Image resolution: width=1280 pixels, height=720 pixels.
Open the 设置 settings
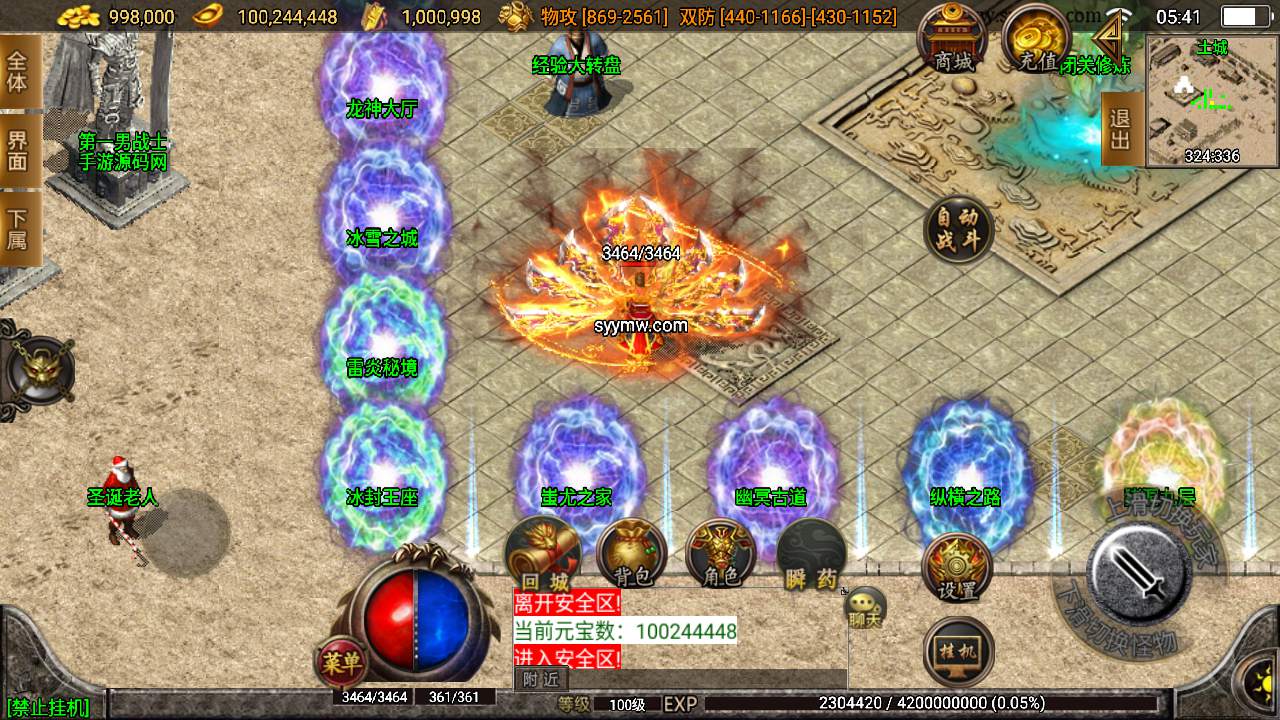coord(957,567)
